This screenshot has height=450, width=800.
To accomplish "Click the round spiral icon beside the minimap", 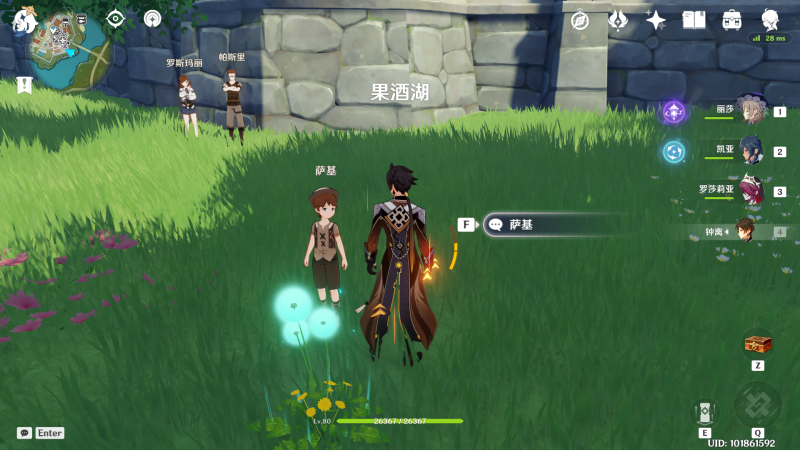I will [x=152, y=18].
